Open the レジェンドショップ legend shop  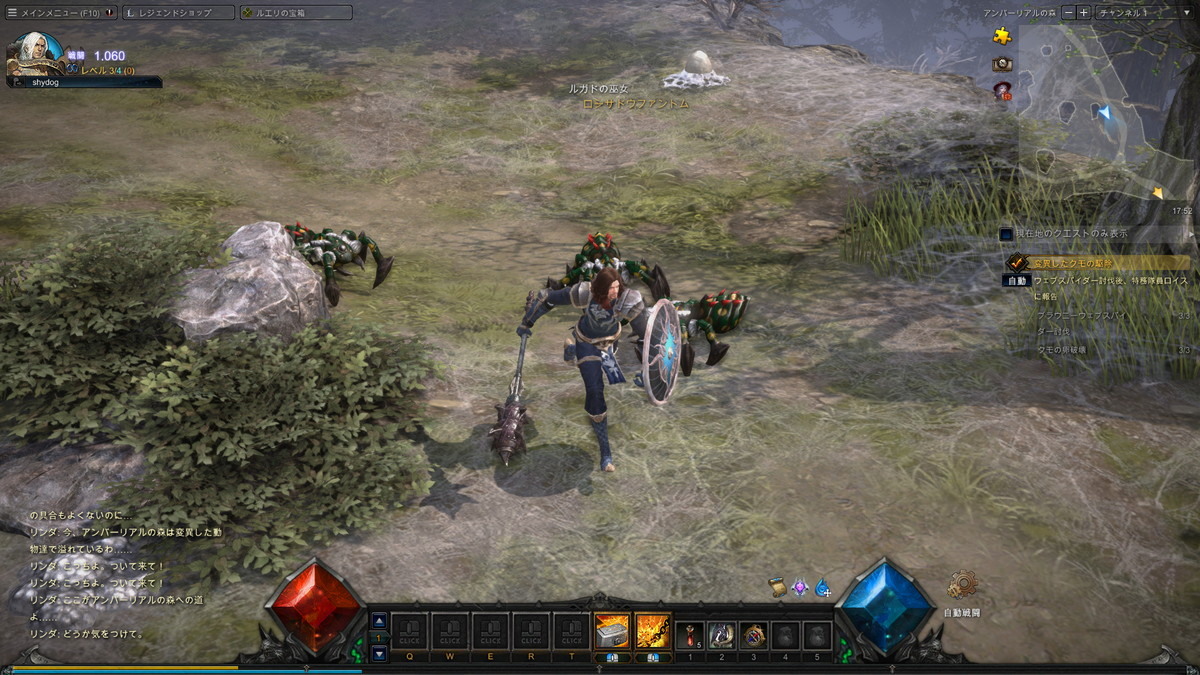click(x=178, y=13)
